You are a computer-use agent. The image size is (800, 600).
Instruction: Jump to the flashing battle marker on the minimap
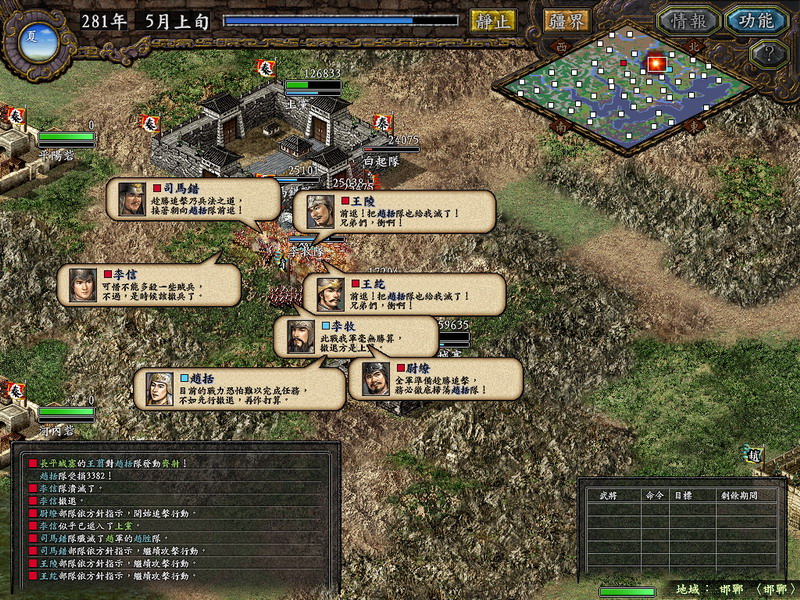(x=656, y=64)
